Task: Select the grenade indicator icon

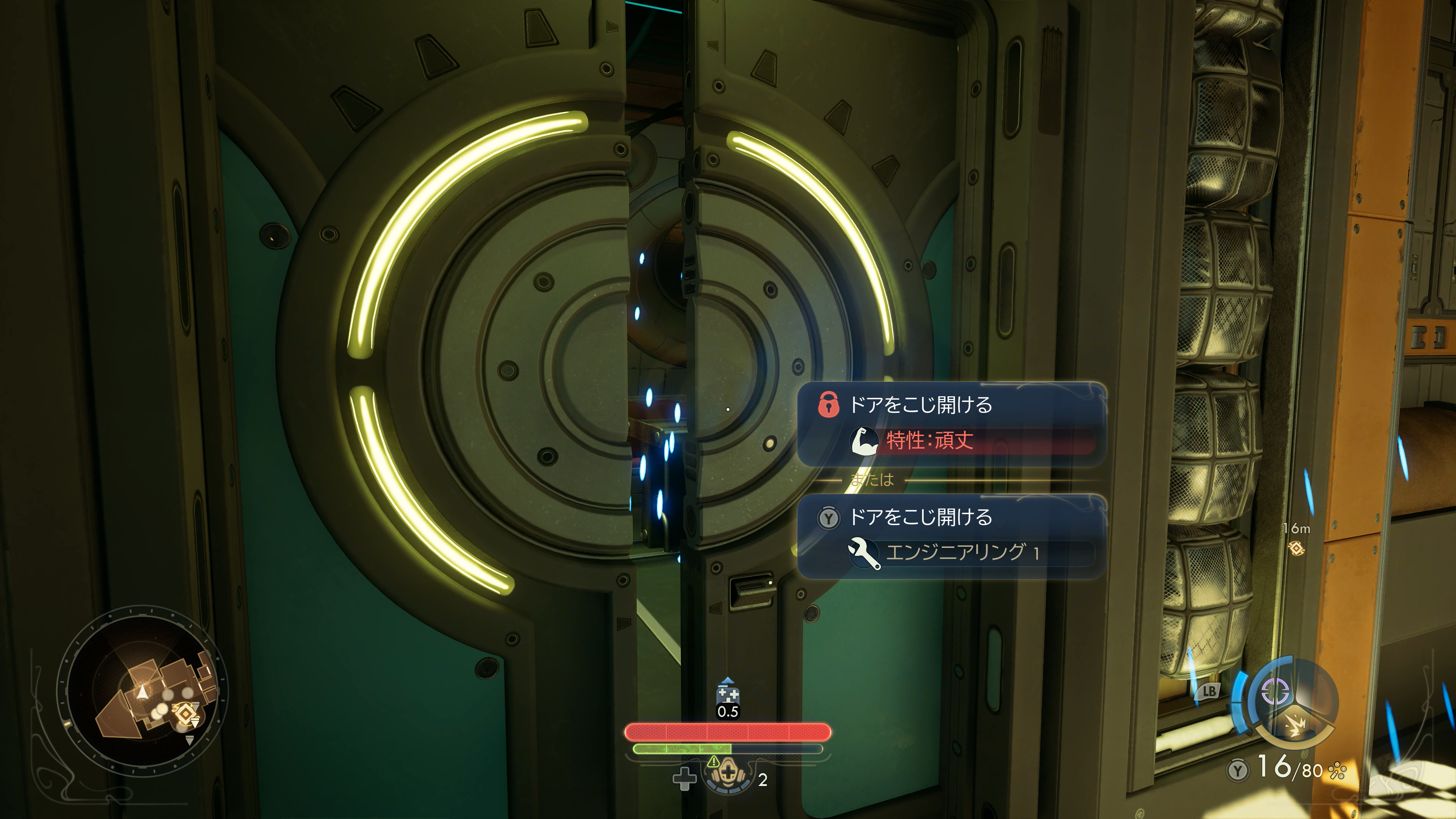Action: 1295,726
